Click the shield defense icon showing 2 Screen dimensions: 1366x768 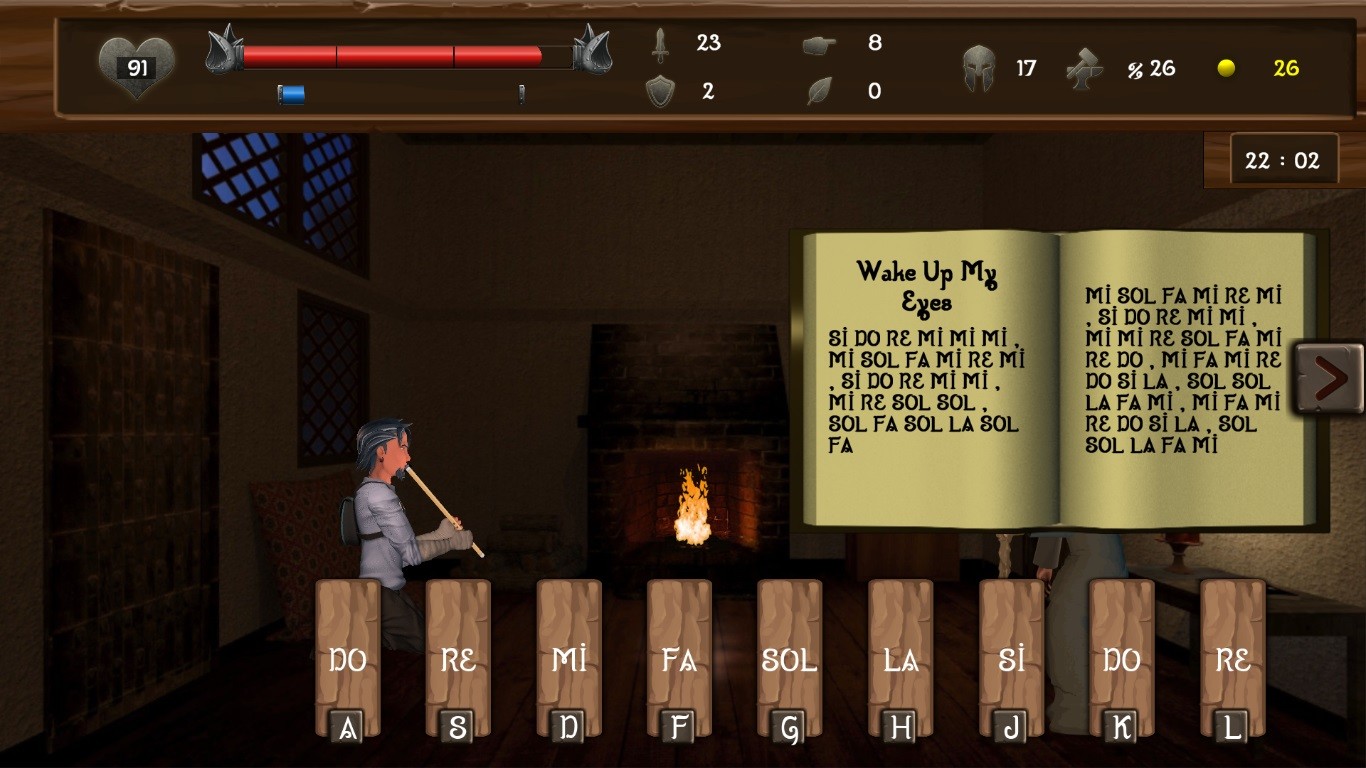coord(660,91)
